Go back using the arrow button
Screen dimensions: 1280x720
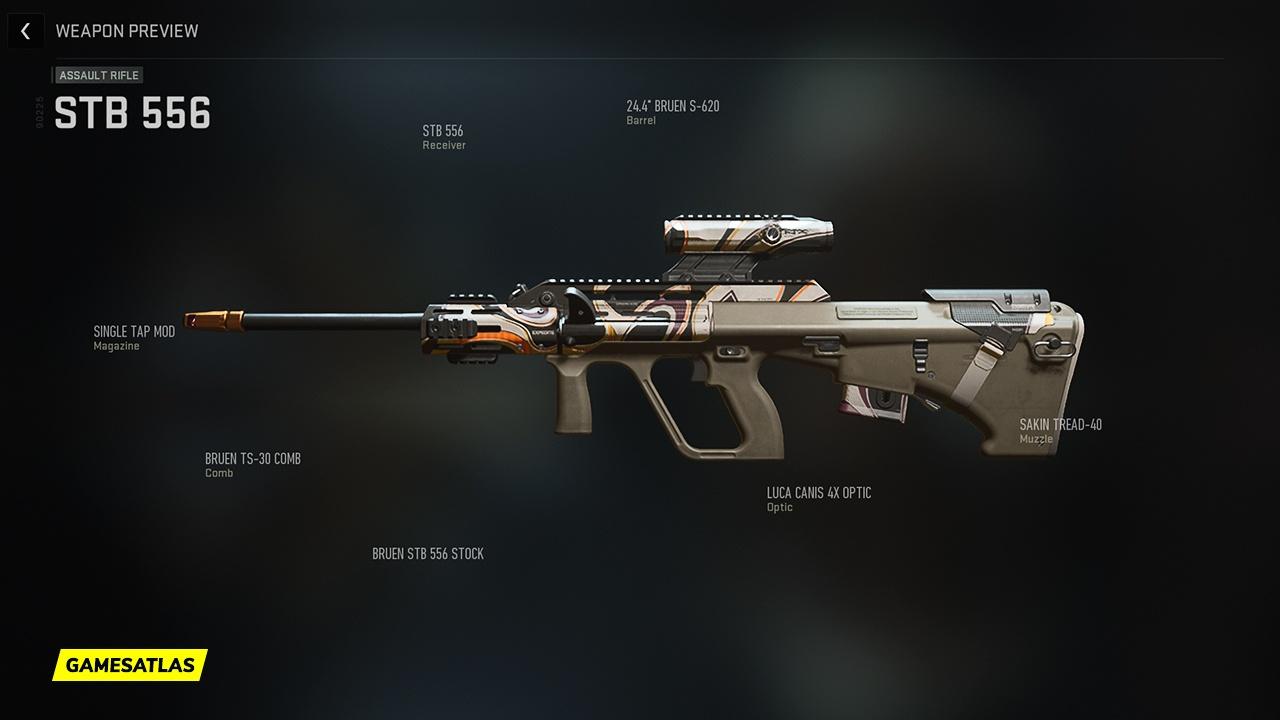25,31
